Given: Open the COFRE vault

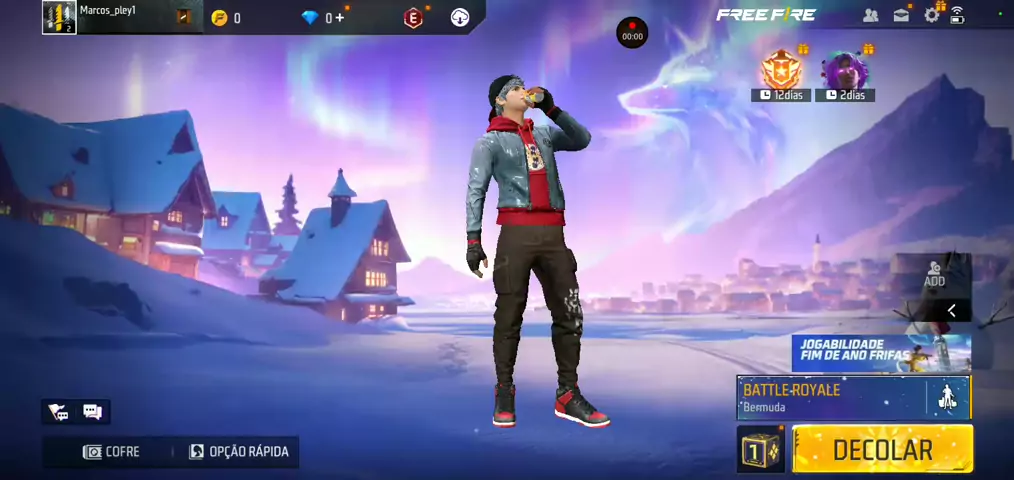Looking at the screenshot, I should tap(111, 452).
